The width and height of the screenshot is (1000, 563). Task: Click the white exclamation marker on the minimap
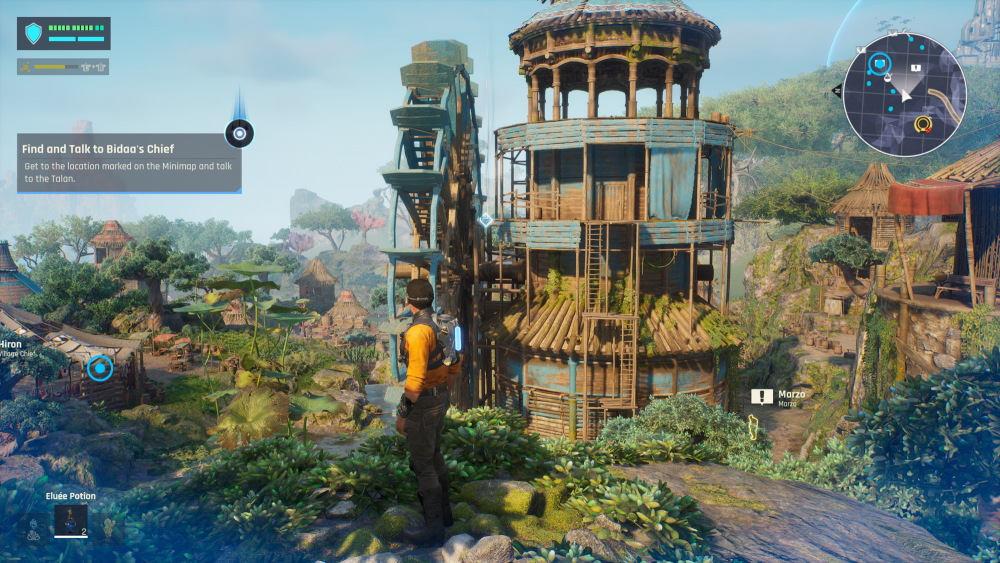point(915,67)
